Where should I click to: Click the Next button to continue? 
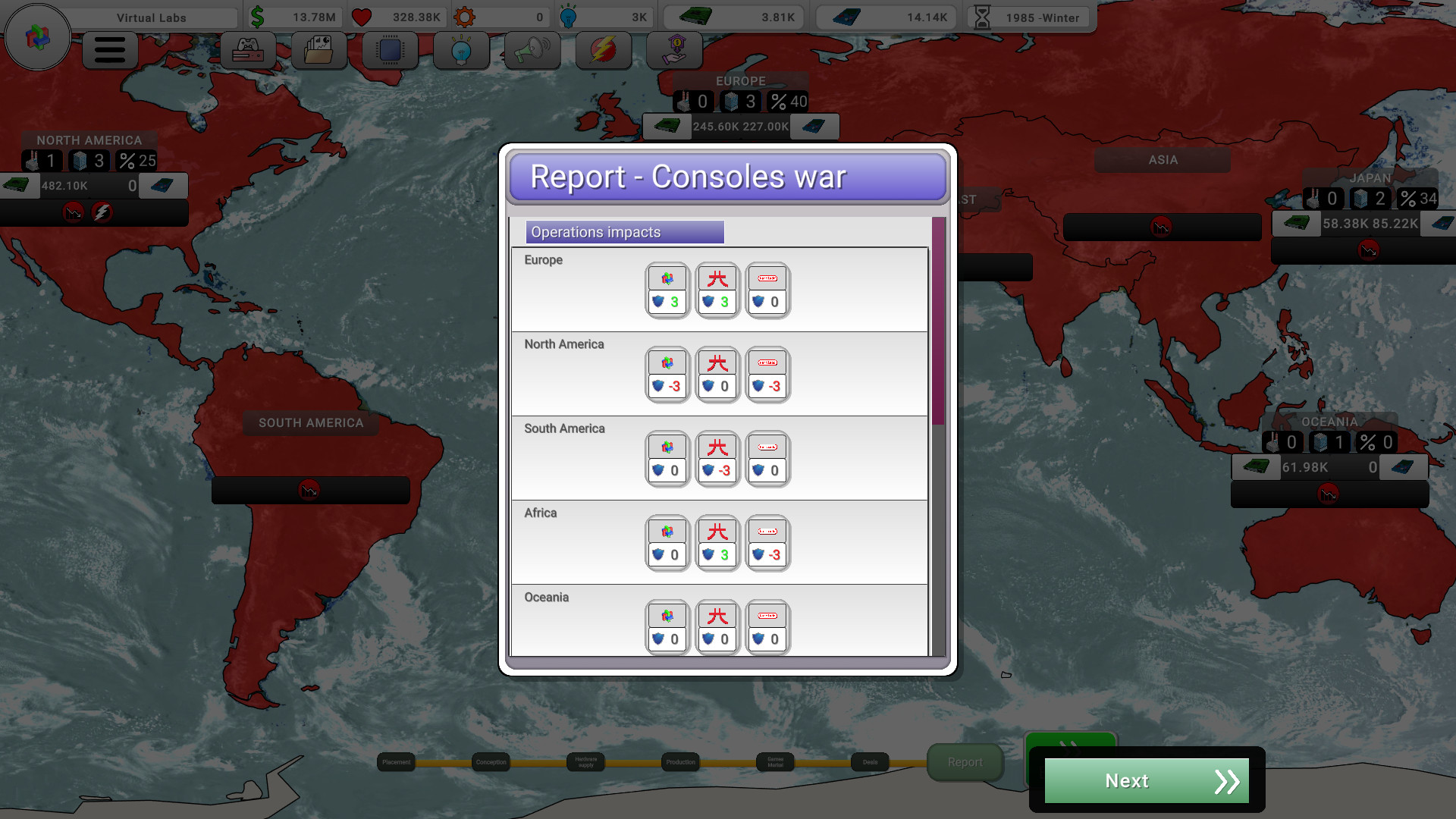click(1146, 780)
